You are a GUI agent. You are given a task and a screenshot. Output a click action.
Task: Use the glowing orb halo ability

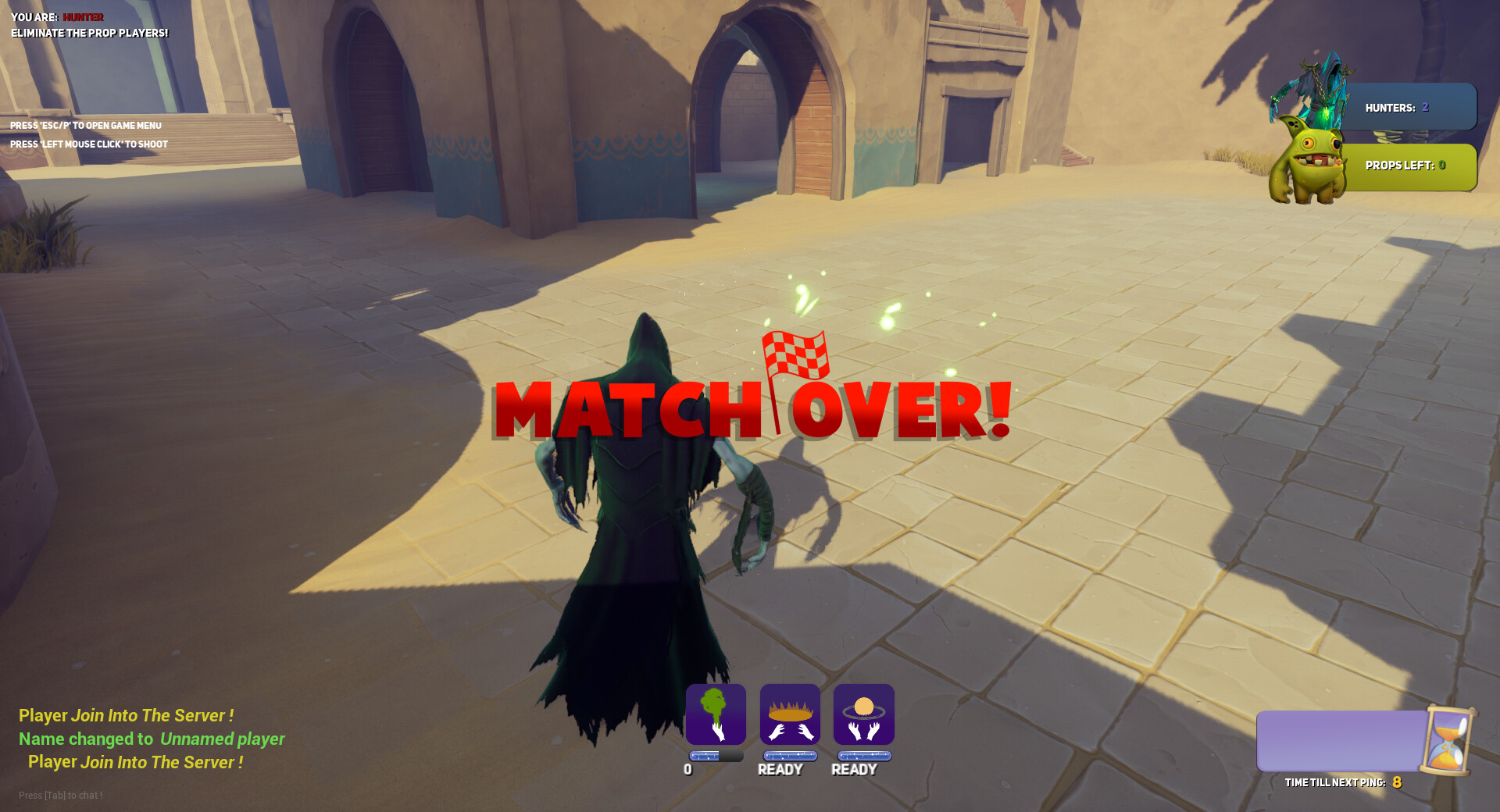[863, 714]
